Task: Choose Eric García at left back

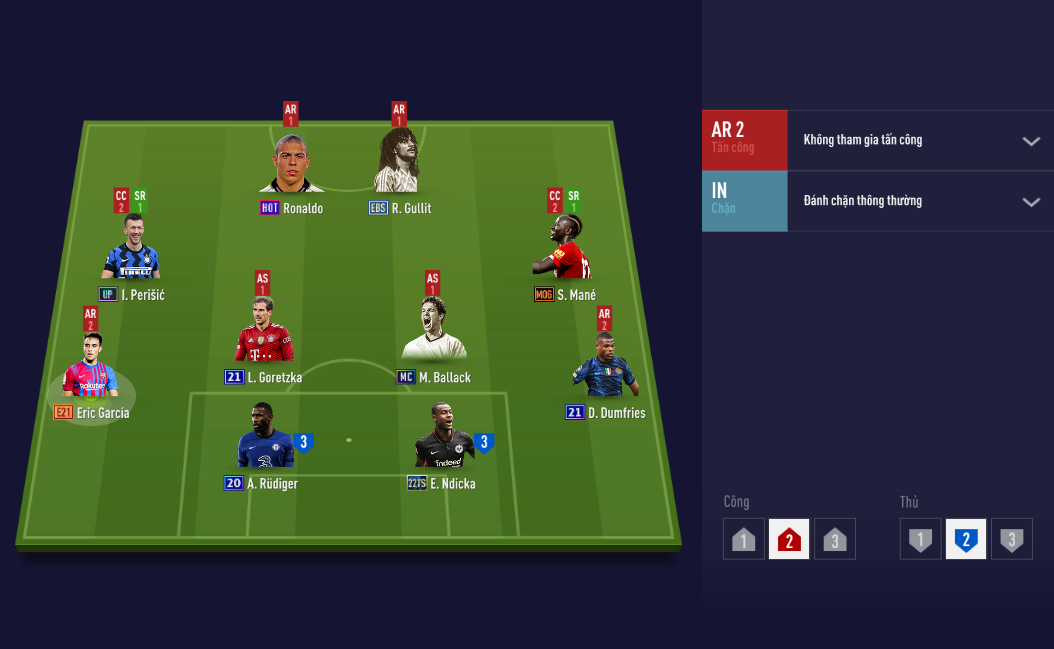Action: pos(90,369)
